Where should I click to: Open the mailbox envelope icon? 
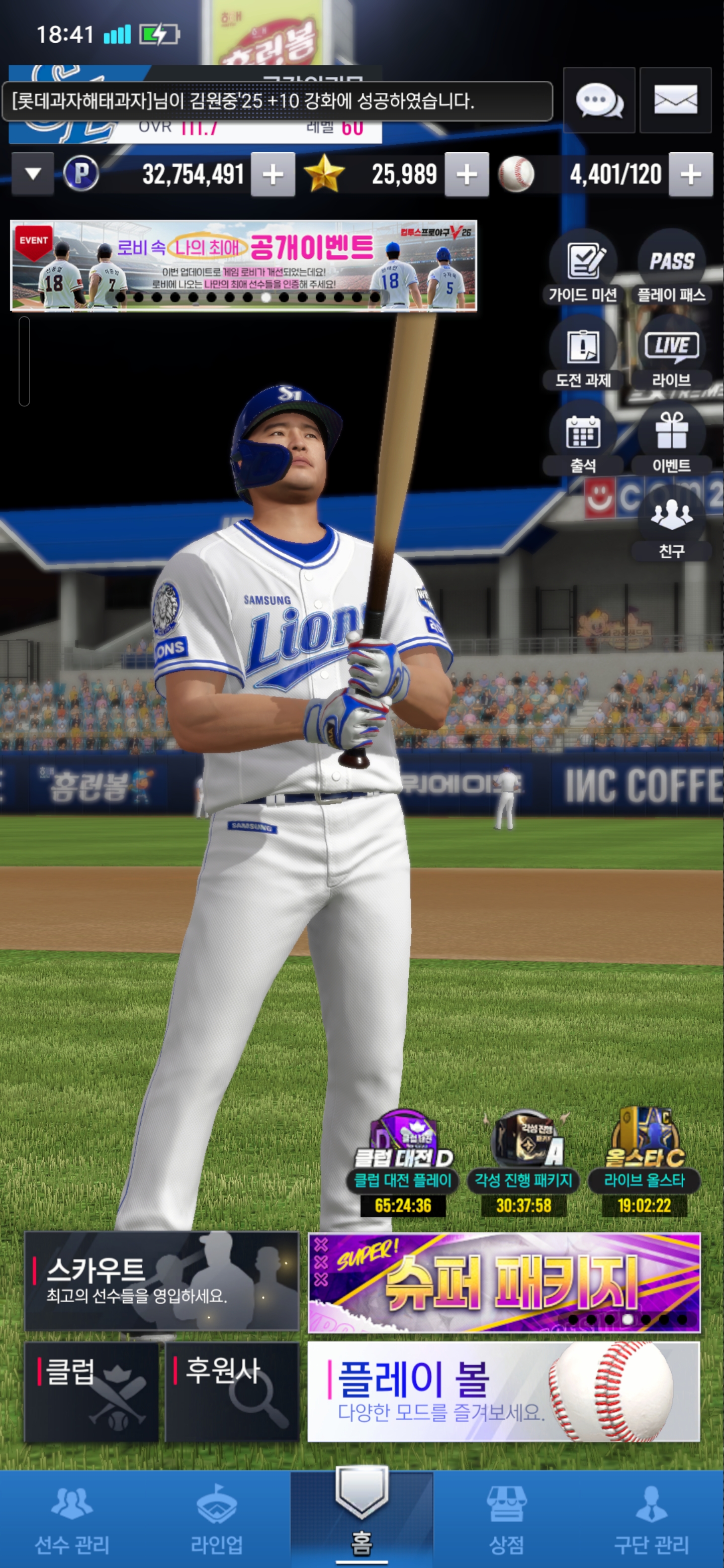(x=675, y=101)
